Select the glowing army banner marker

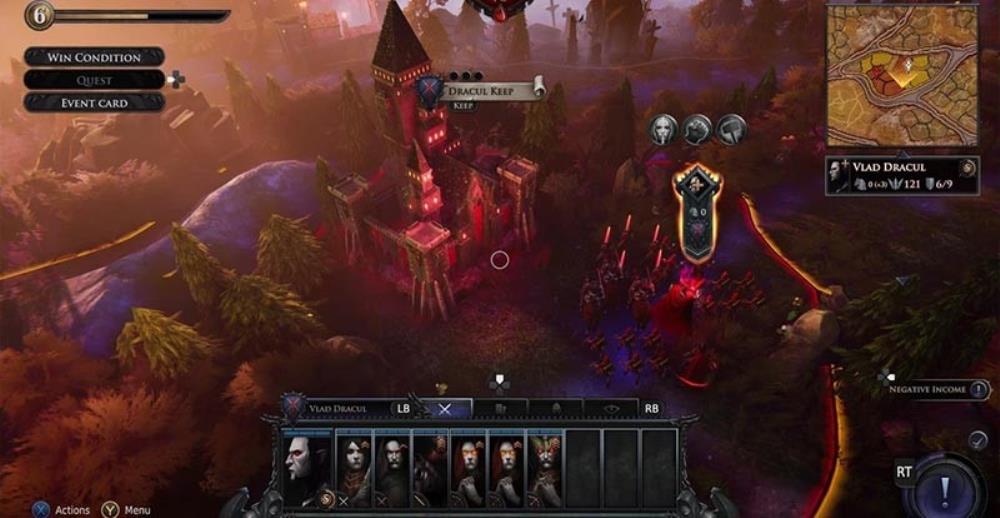click(x=696, y=212)
